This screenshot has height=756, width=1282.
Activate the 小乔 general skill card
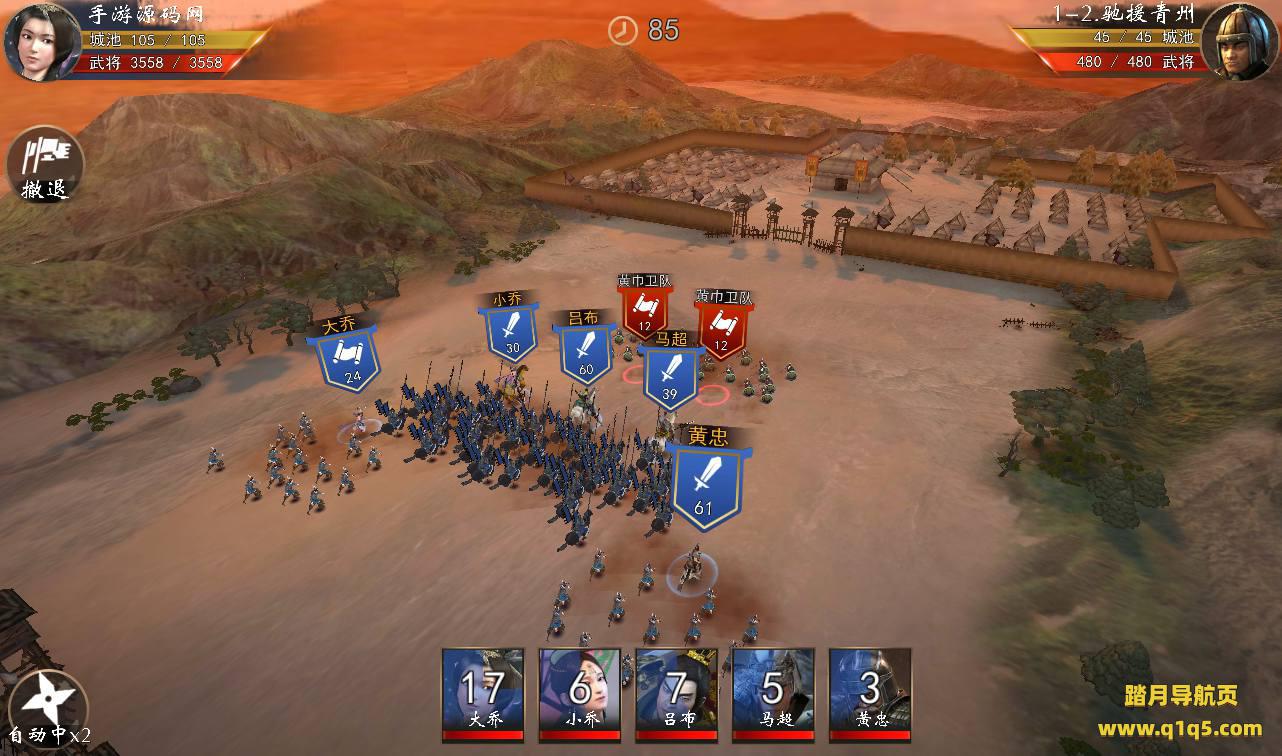coord(579,692)
